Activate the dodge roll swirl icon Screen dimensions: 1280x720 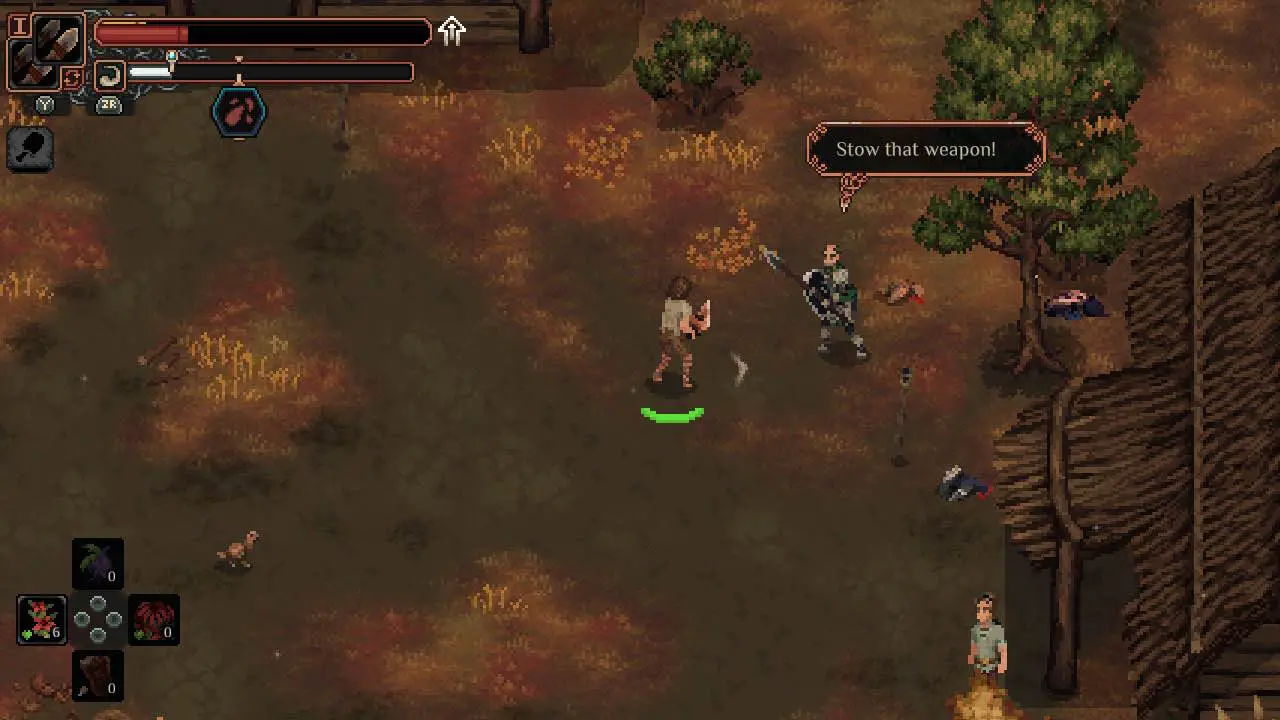point(109,74)
